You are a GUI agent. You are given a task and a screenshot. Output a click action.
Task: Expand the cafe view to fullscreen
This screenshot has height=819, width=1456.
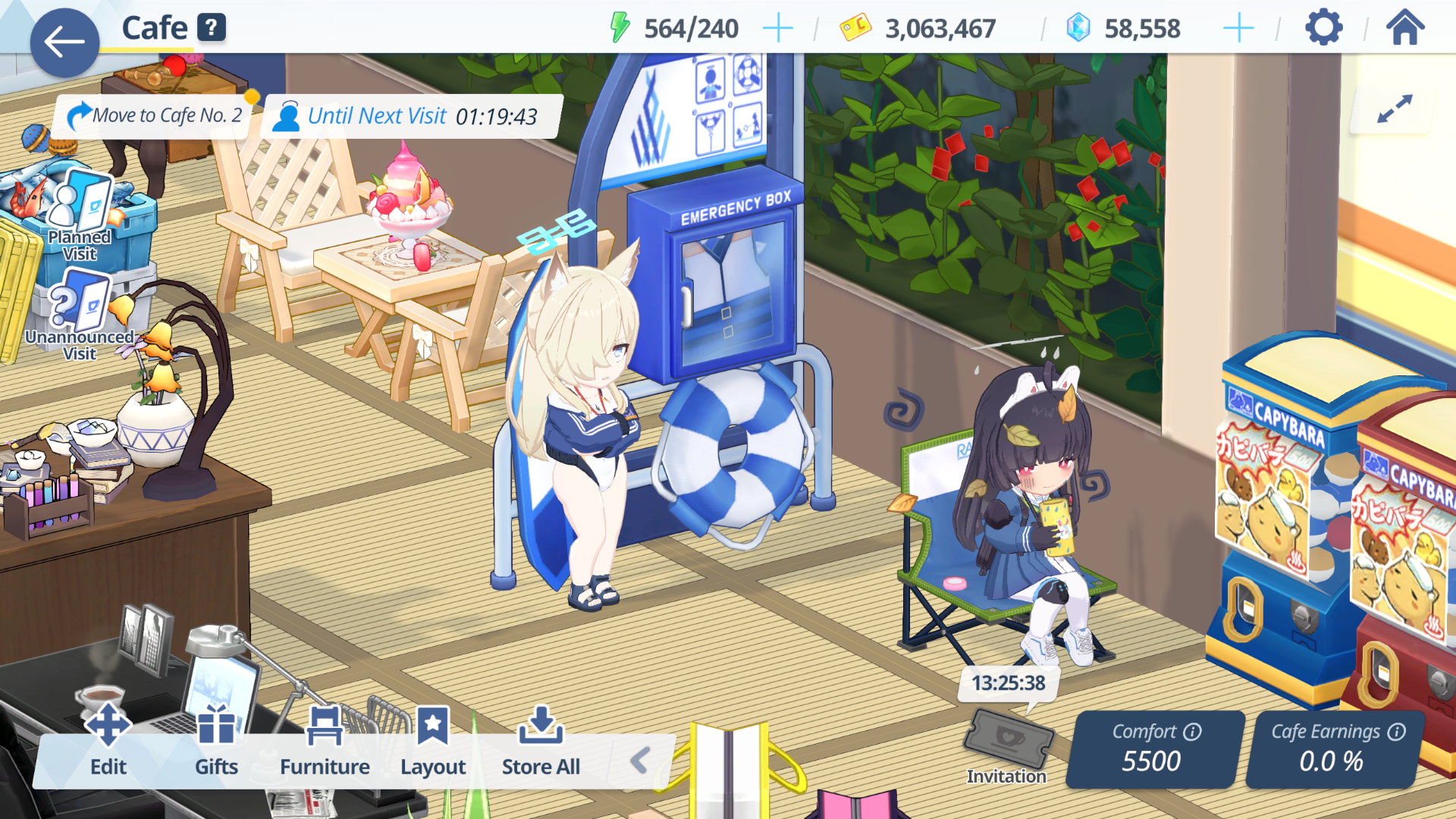pos(1394,108)
